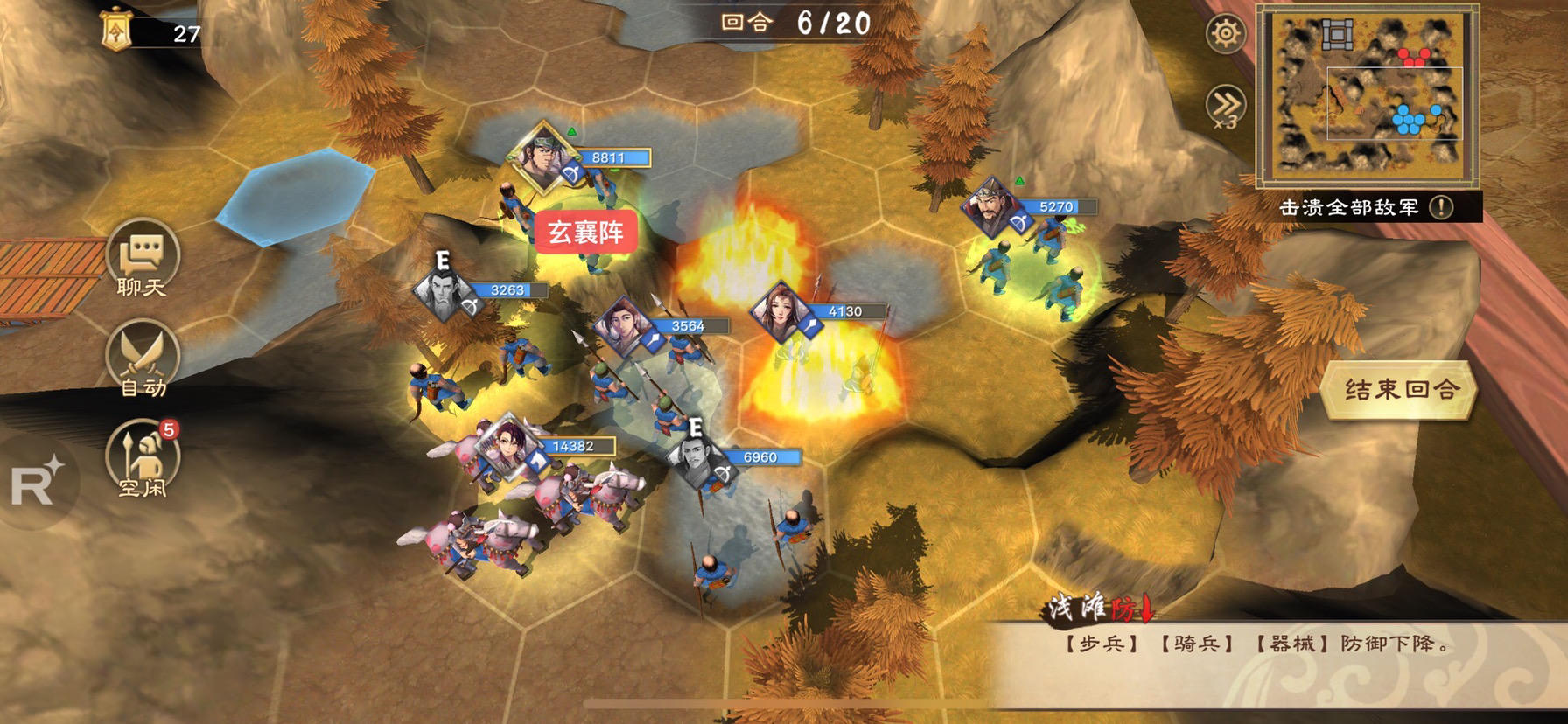1568x724 pixels.
Task: Show idle units via 空闲 button
Action: [x=142, y=460]
